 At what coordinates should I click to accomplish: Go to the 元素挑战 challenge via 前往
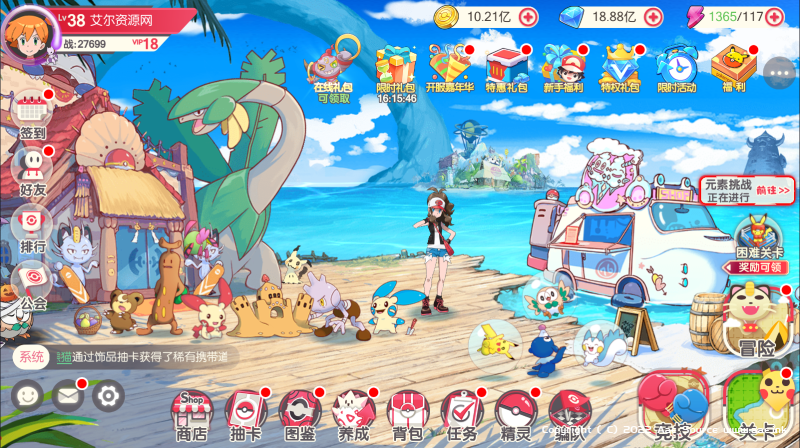click(773, 189)
